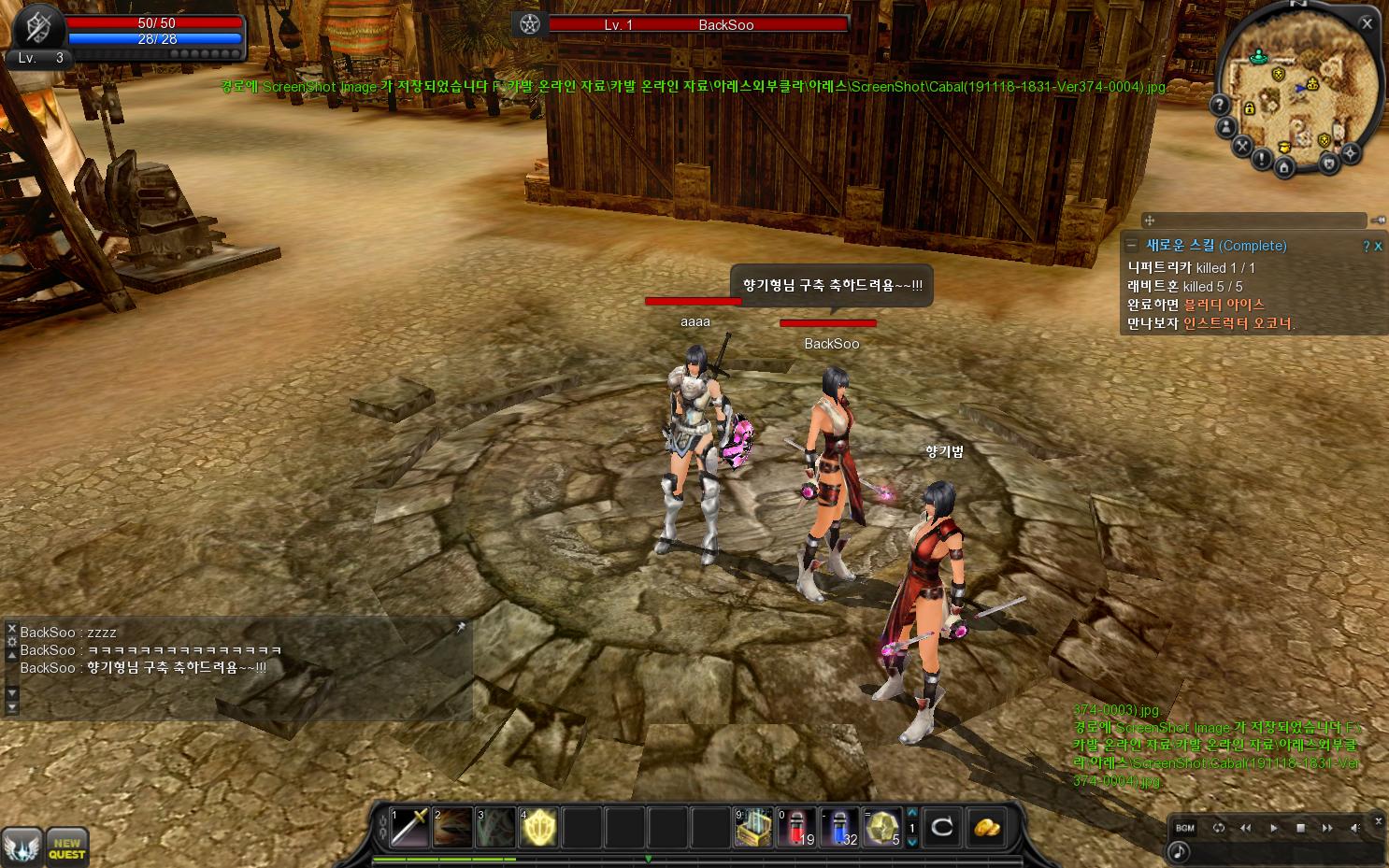Switch the hotbar page with the up arrow

click(912, 813)
